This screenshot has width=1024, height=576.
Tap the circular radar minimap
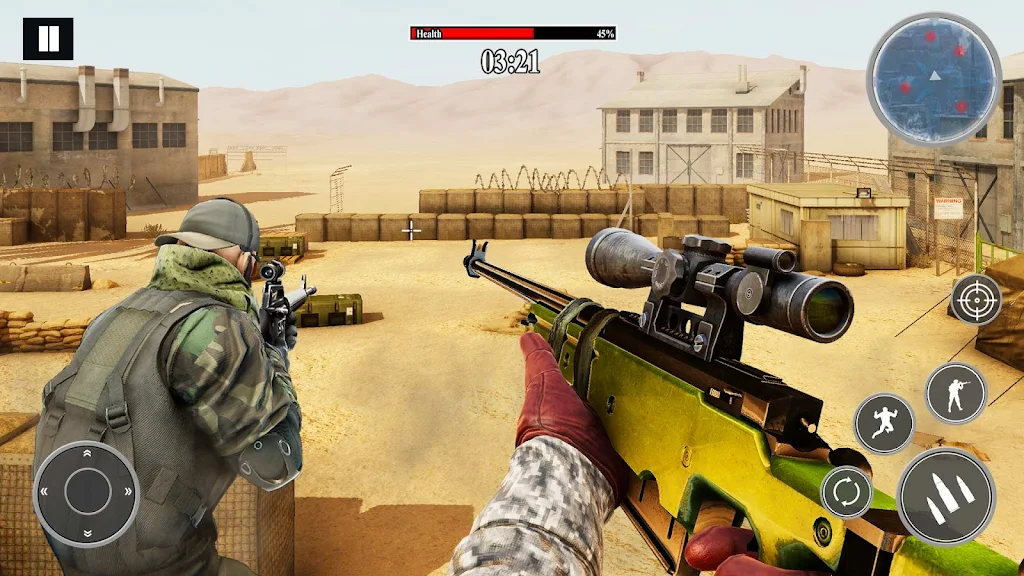[x=933, y=79]
